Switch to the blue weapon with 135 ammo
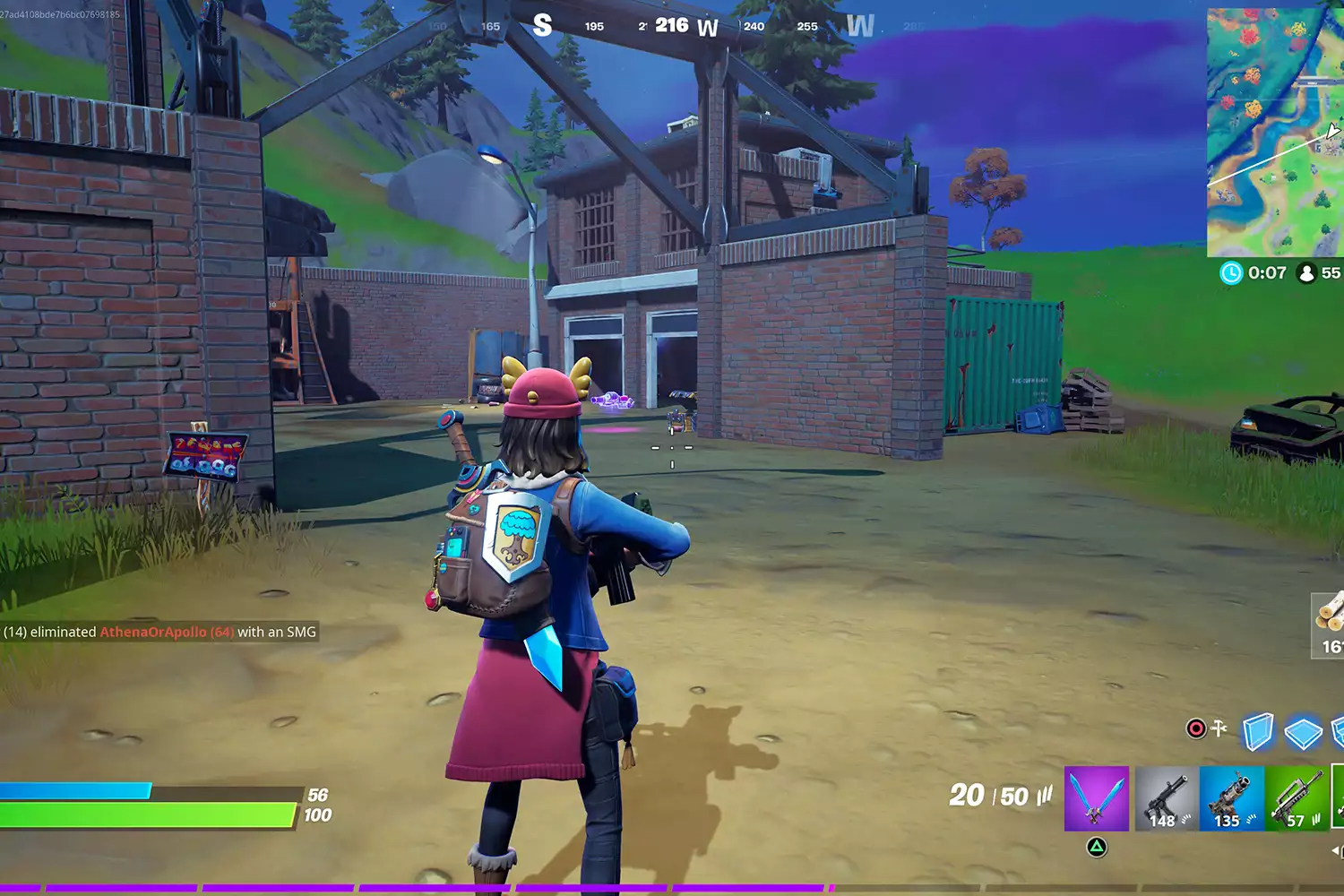1344x896 pixels. pyautogui.click(x=1231, y=797)
